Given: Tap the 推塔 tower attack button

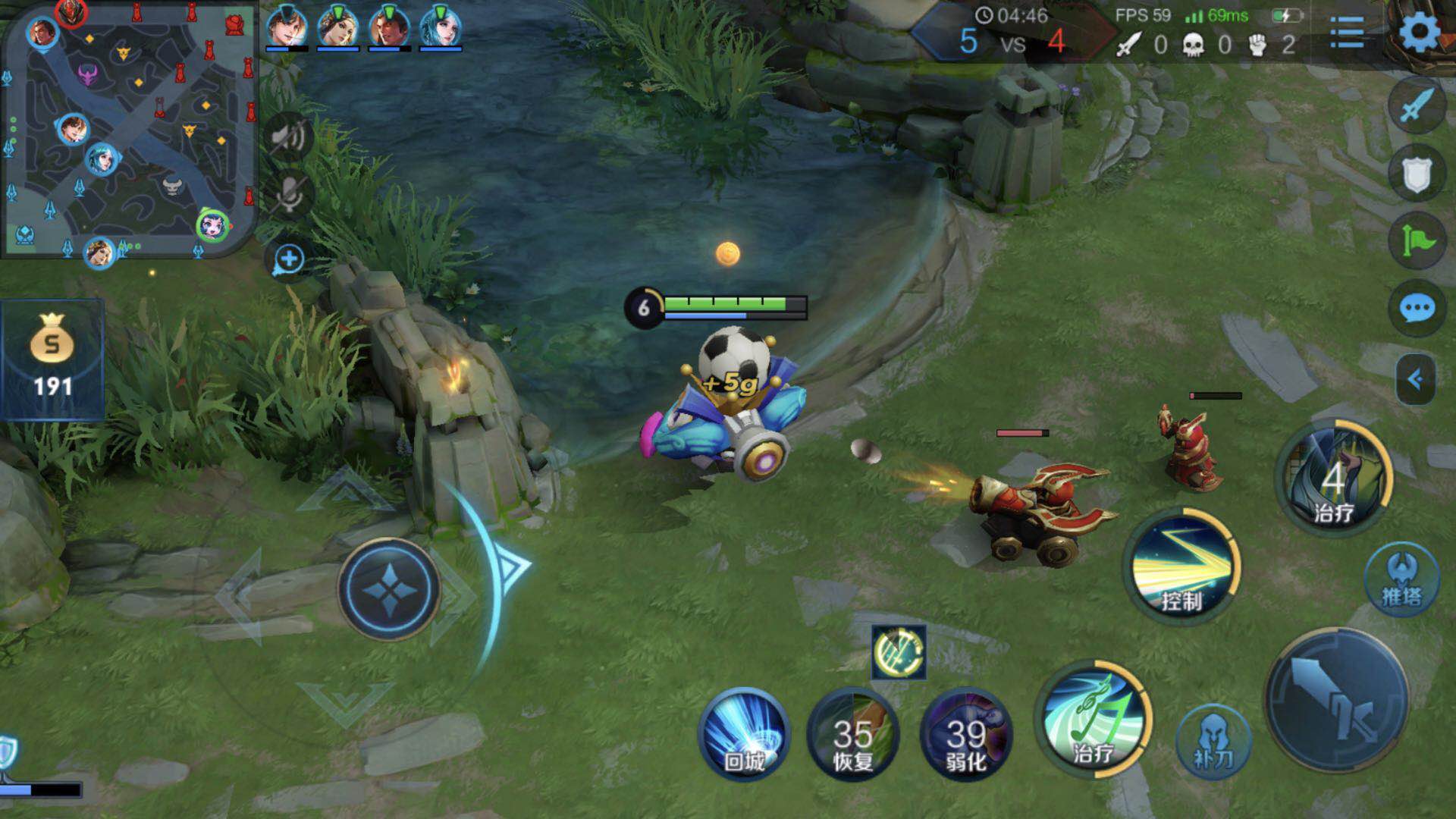Looking at the screenshot, I should coord(1401,580).
